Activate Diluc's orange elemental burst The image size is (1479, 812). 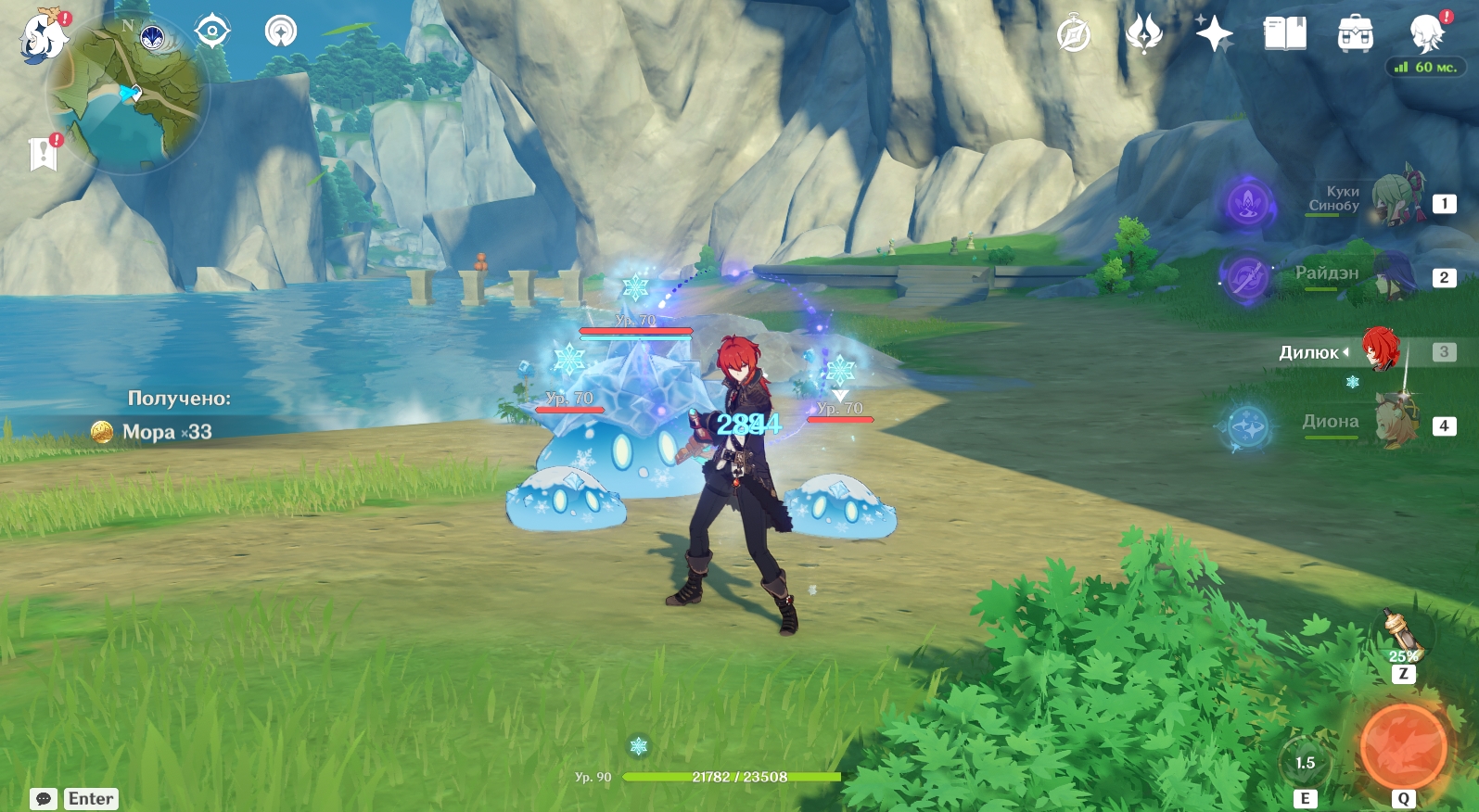[x=1403, y=747]
